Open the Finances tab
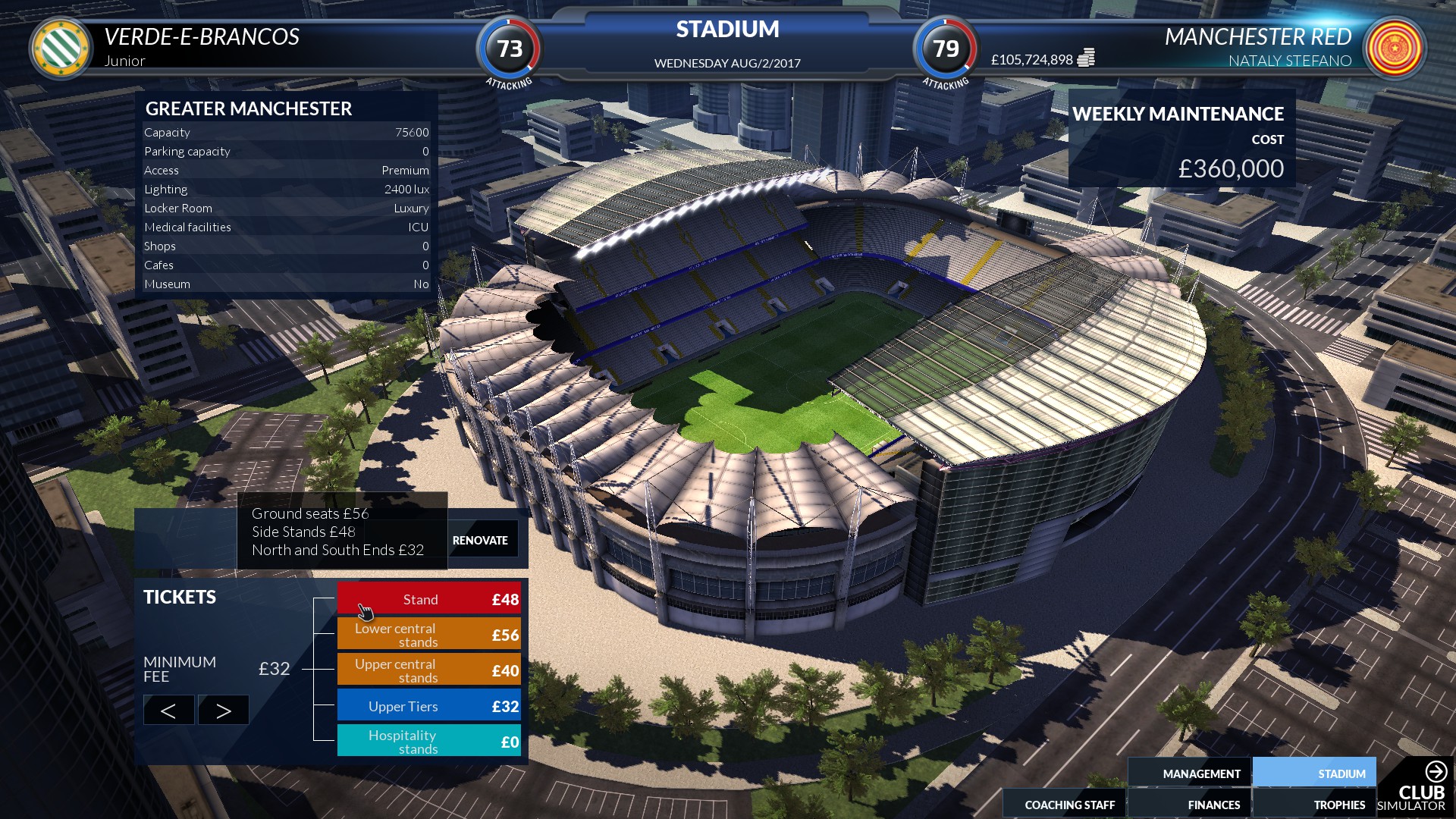The height and width of the screenshot is (819, 1456). [x=1213, y=804]
